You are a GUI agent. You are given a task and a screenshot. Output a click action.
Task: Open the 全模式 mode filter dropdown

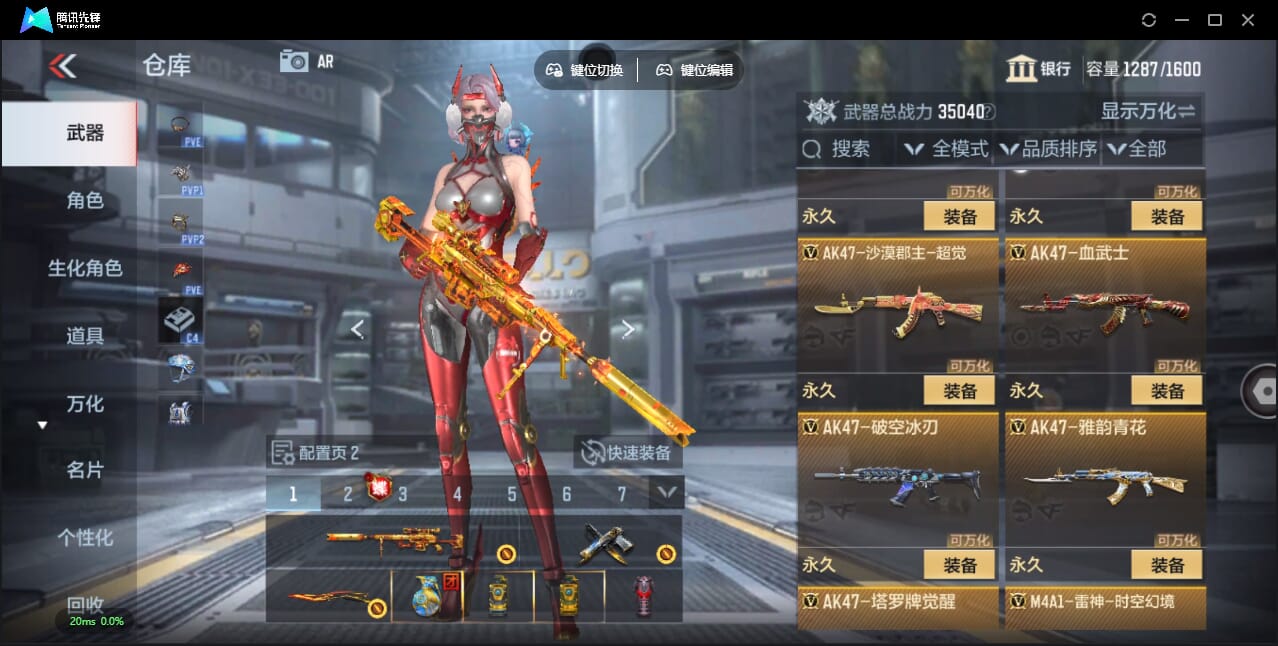click(x=946, y=149)
